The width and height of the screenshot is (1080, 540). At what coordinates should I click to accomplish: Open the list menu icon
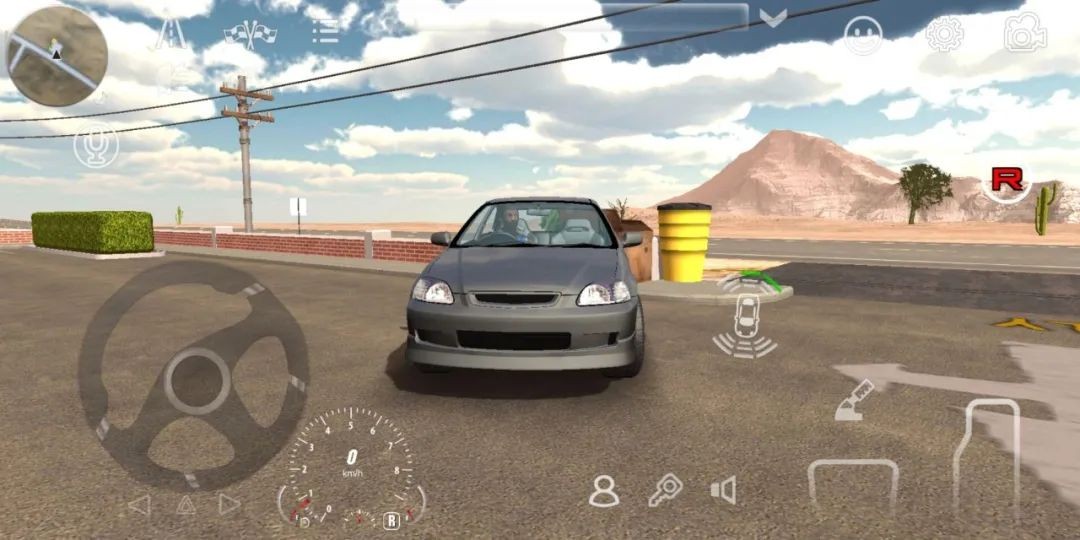click(325, 32)
